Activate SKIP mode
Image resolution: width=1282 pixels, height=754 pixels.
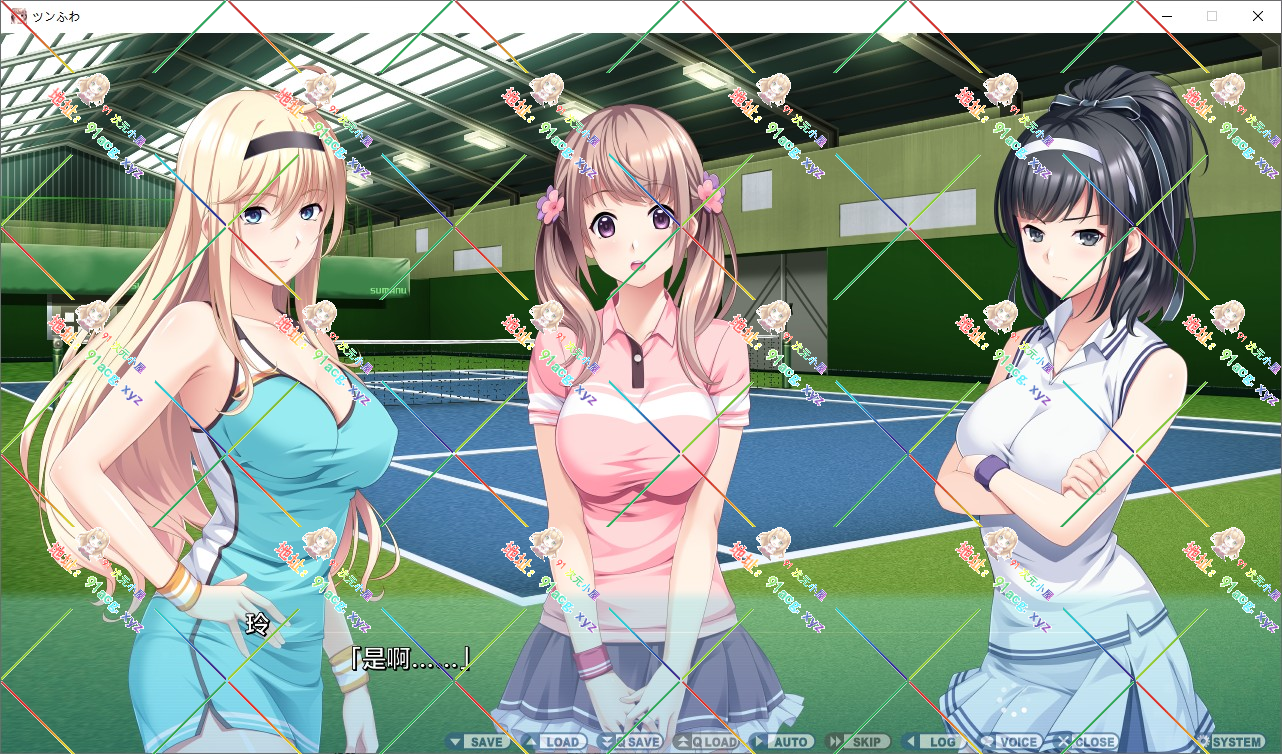click(x=857, y=742)
